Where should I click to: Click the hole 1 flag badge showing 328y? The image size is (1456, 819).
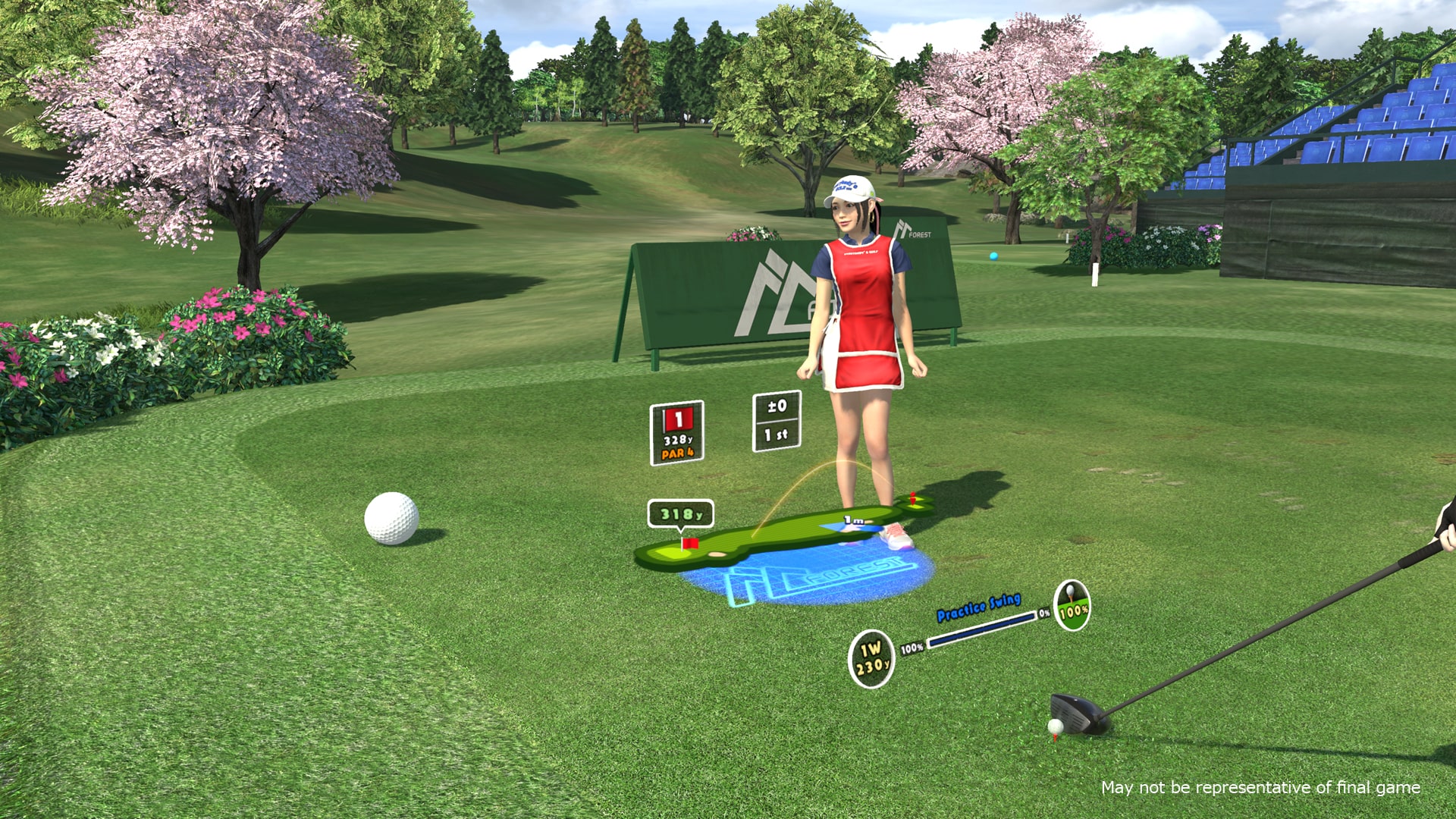tap(676, 431)
